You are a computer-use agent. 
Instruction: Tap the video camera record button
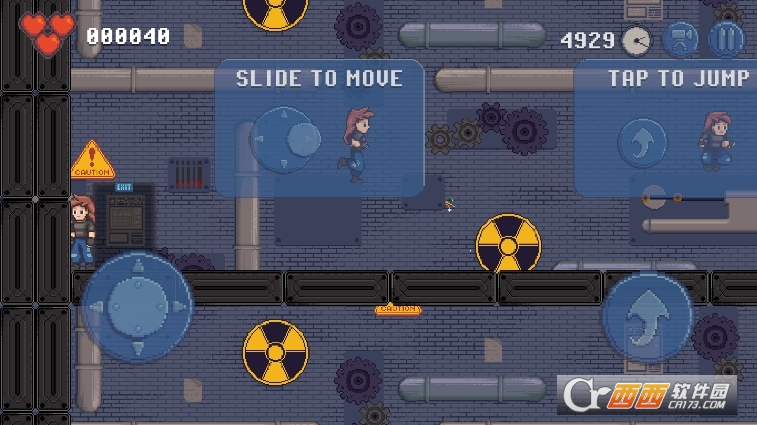point(680,39)
